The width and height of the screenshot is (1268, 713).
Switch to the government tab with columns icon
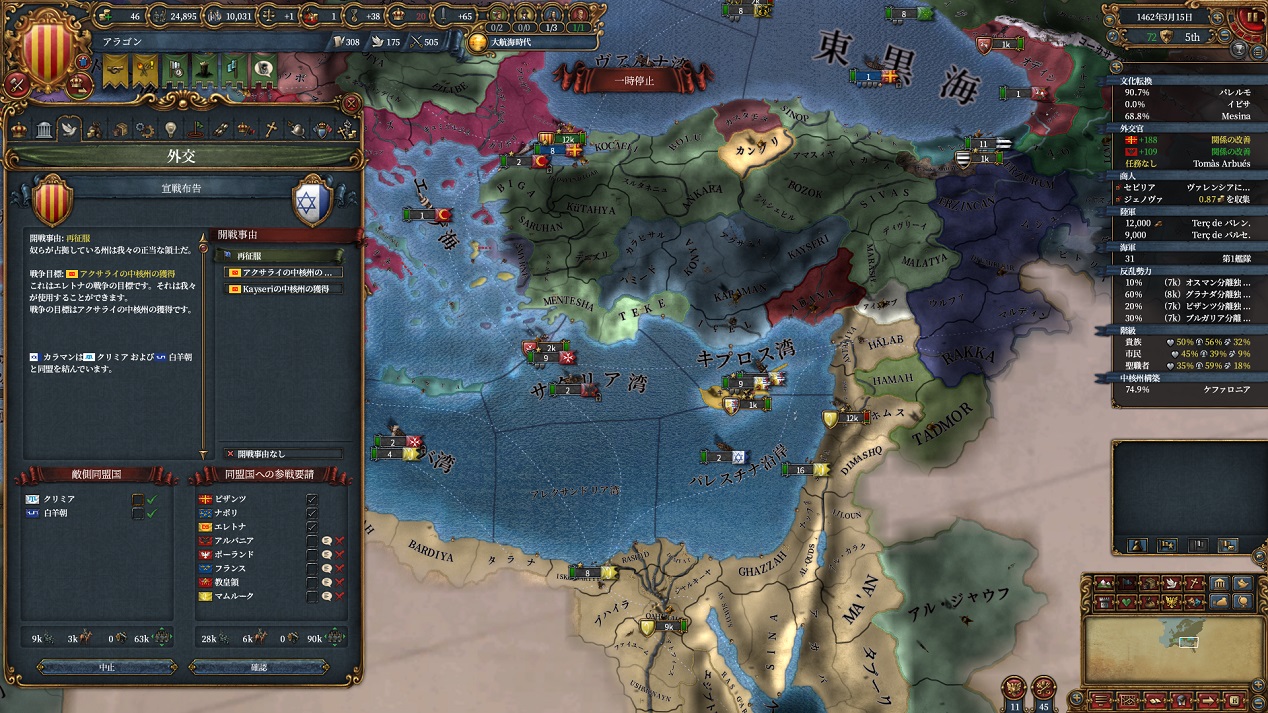44,130
